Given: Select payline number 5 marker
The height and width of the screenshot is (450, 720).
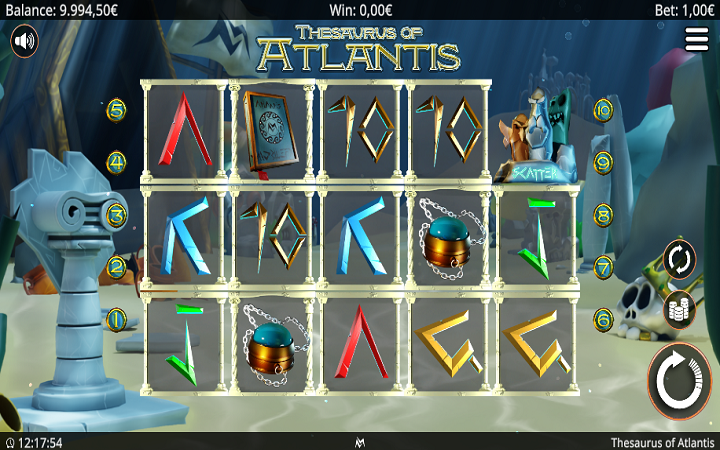Looking at the screenshot, I should point(117,110).
